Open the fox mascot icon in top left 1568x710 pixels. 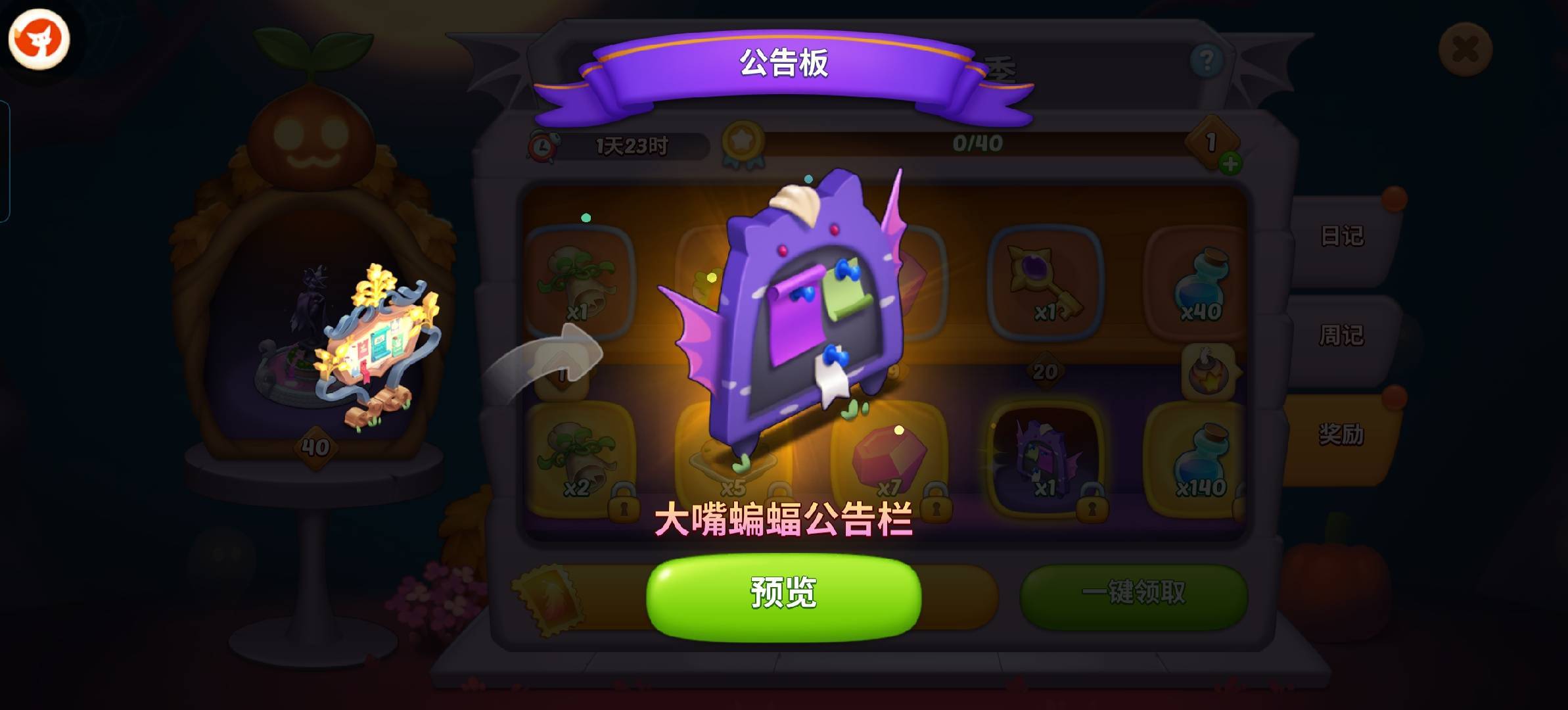click(41, 39)
